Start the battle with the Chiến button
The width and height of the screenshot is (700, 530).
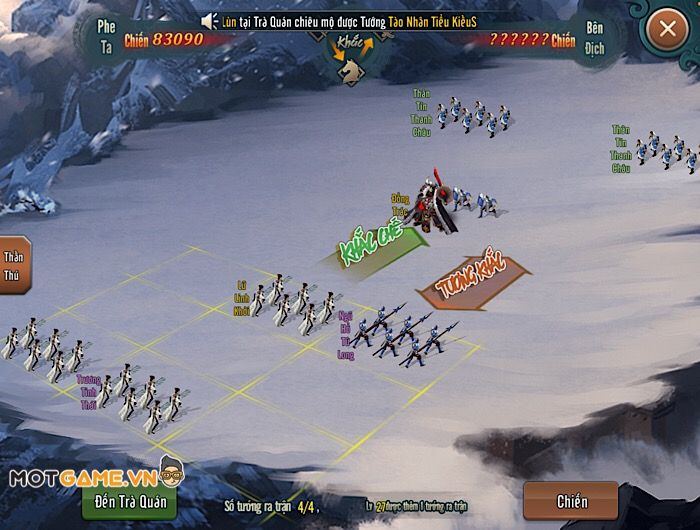[571, 501]
